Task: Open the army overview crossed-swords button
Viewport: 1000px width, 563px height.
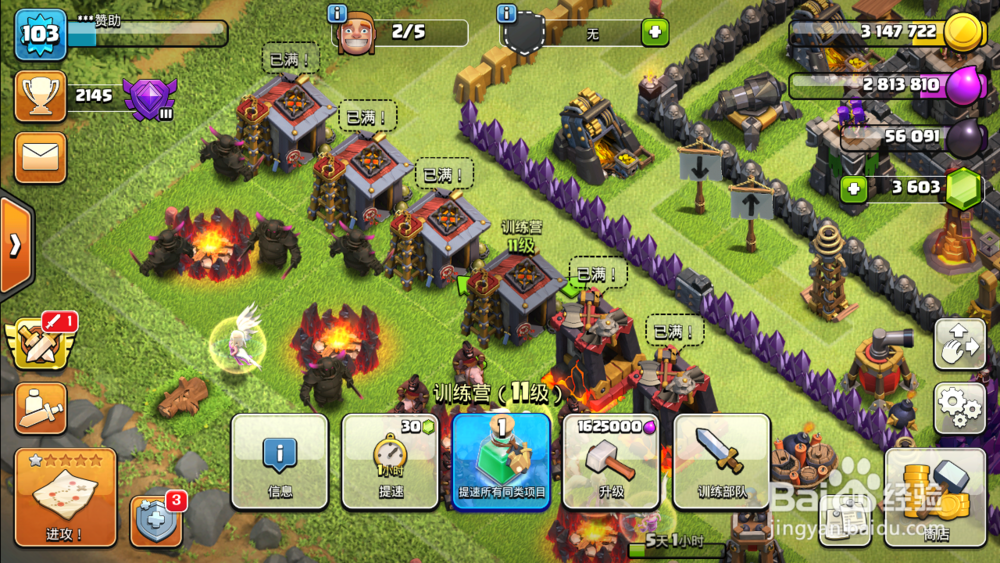Action: click(x=40, y=343)
